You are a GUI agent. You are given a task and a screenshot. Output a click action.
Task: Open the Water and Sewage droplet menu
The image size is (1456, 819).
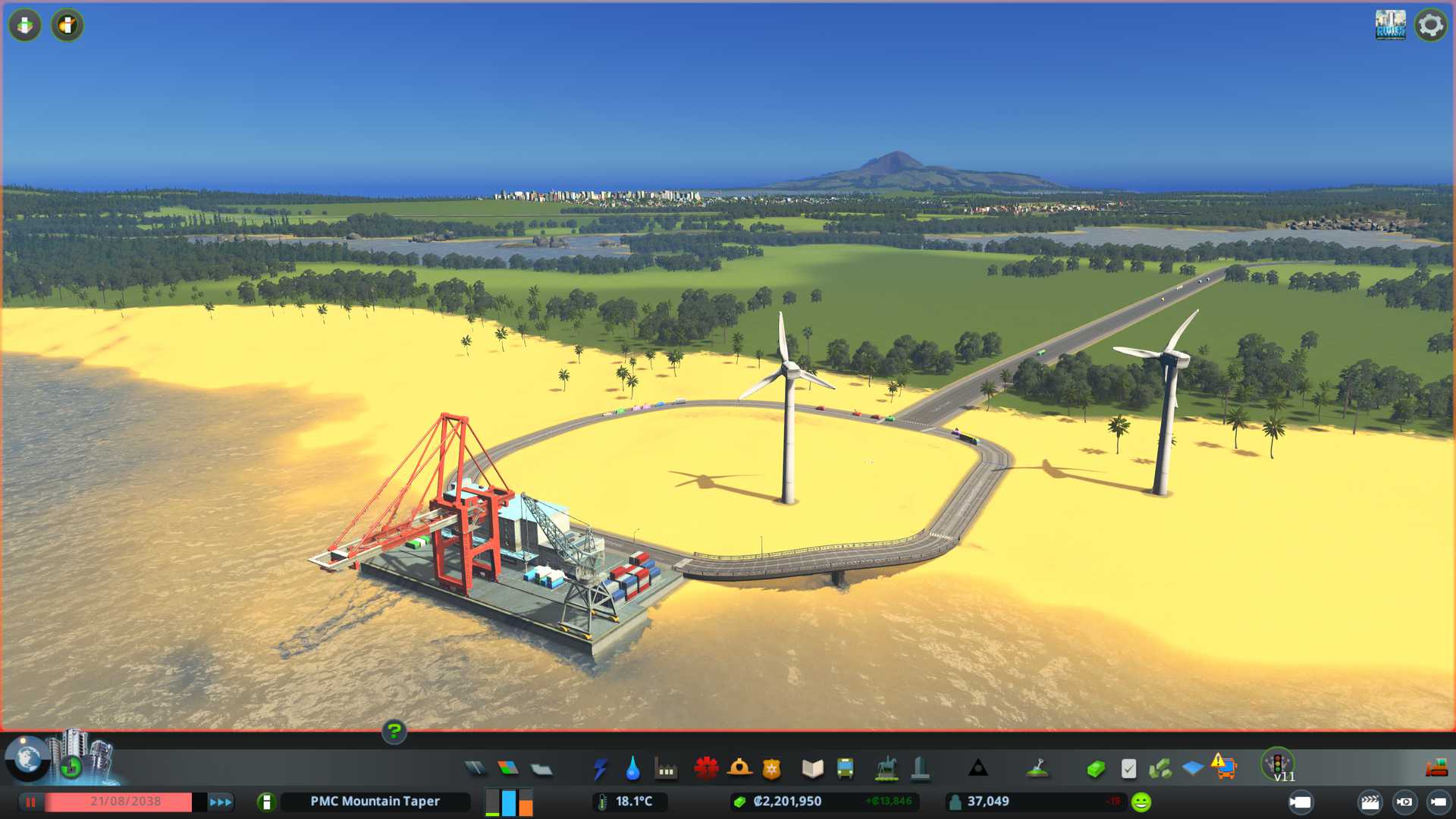coord(632,769)
